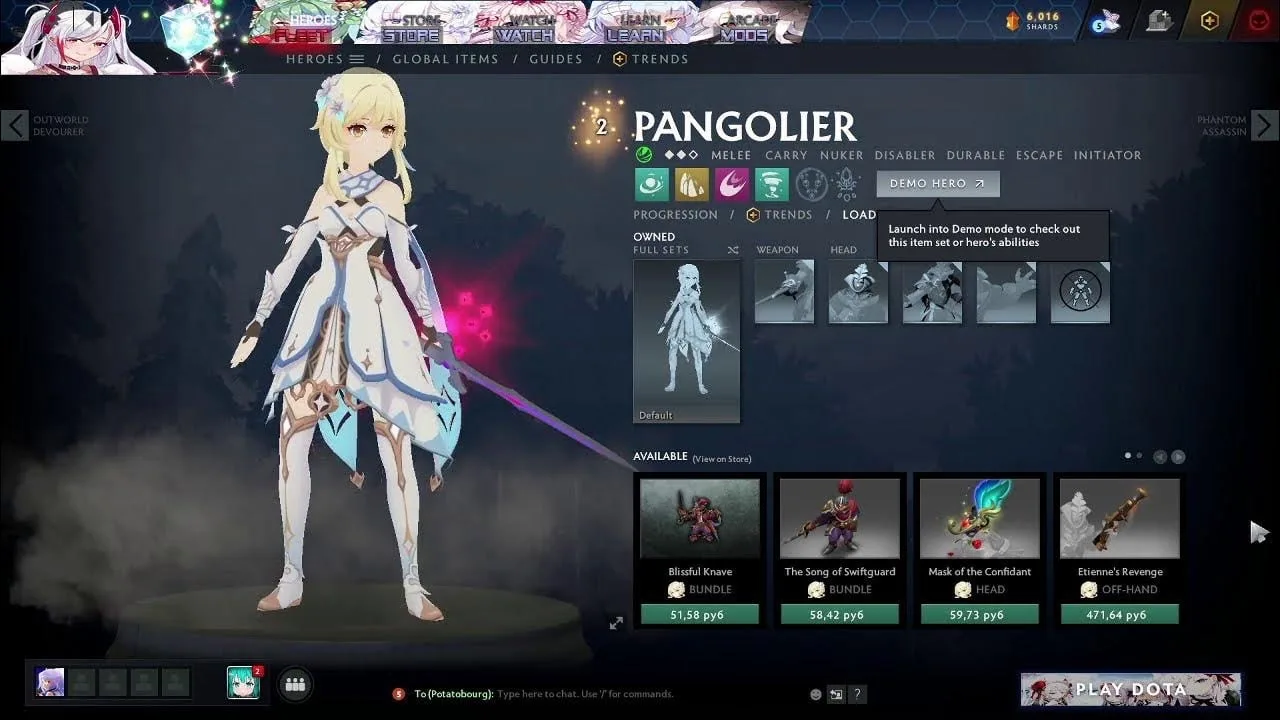The height and width of the screenshot is (720, 1280).
Task: Go to next hero Phantom Assassin
Action: point(1264,126)
